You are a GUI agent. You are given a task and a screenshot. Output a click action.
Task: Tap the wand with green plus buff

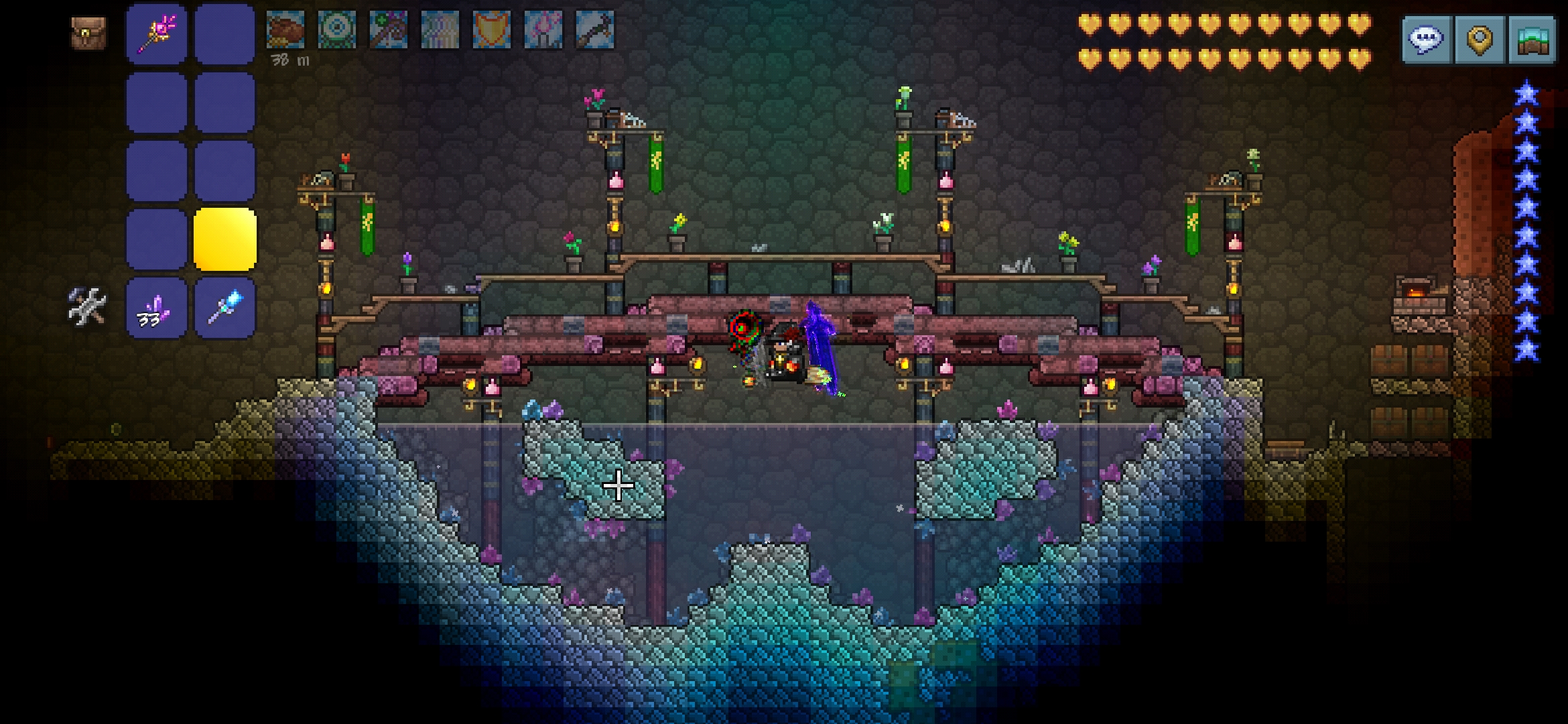[389, 30]
